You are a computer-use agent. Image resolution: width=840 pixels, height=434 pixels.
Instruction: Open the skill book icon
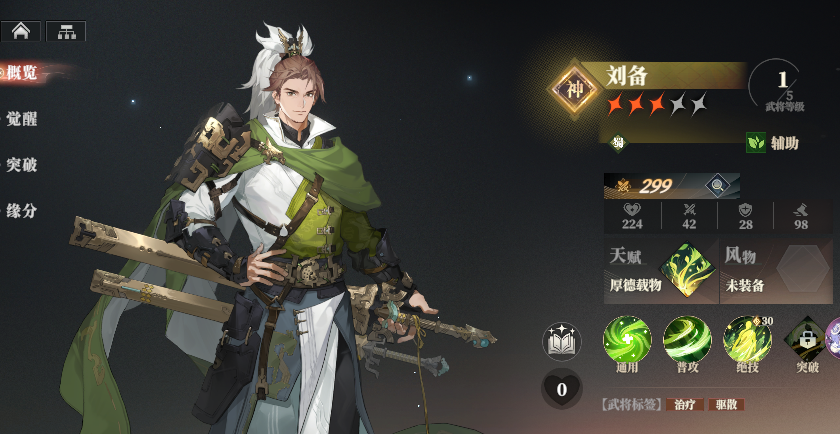[x=561, y=342]
